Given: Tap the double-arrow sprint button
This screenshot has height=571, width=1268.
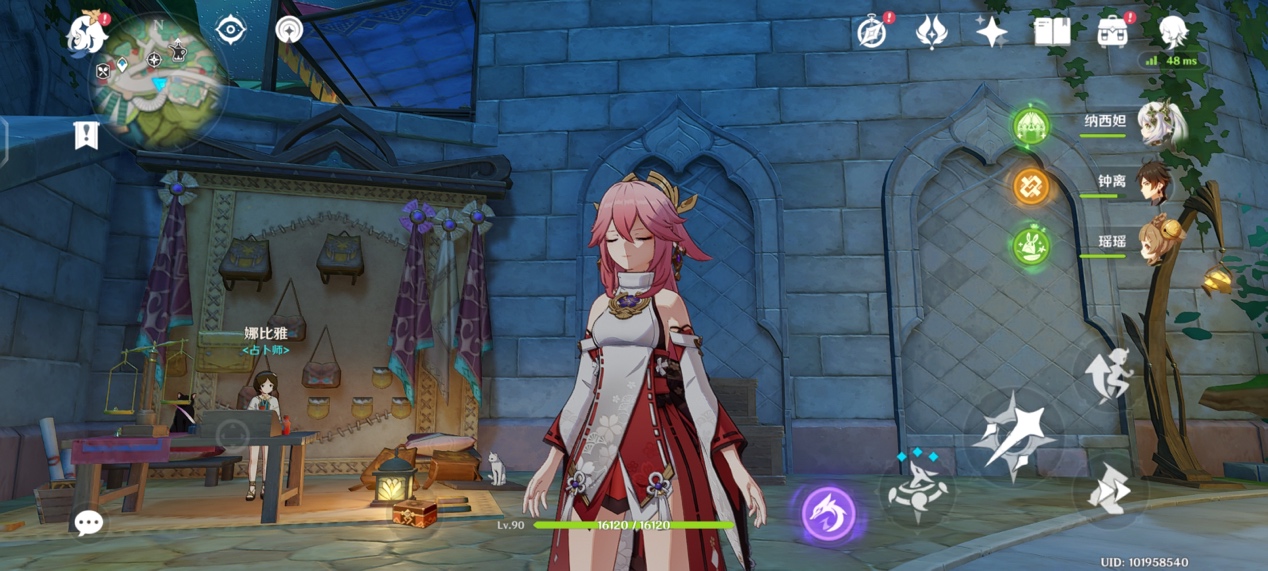Looking at the screenshot, I should point(1109,490).
